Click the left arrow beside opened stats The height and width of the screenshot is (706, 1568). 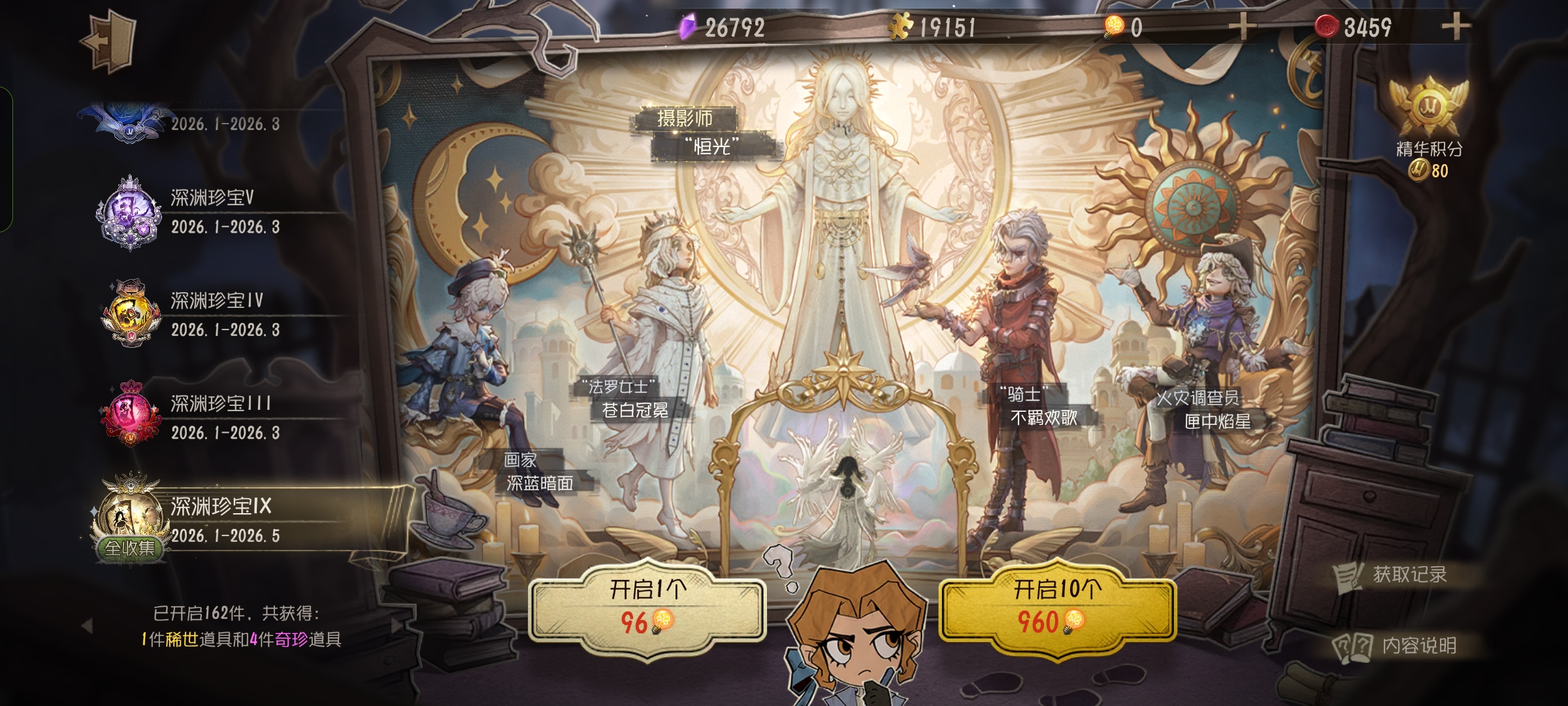point(87,626)
